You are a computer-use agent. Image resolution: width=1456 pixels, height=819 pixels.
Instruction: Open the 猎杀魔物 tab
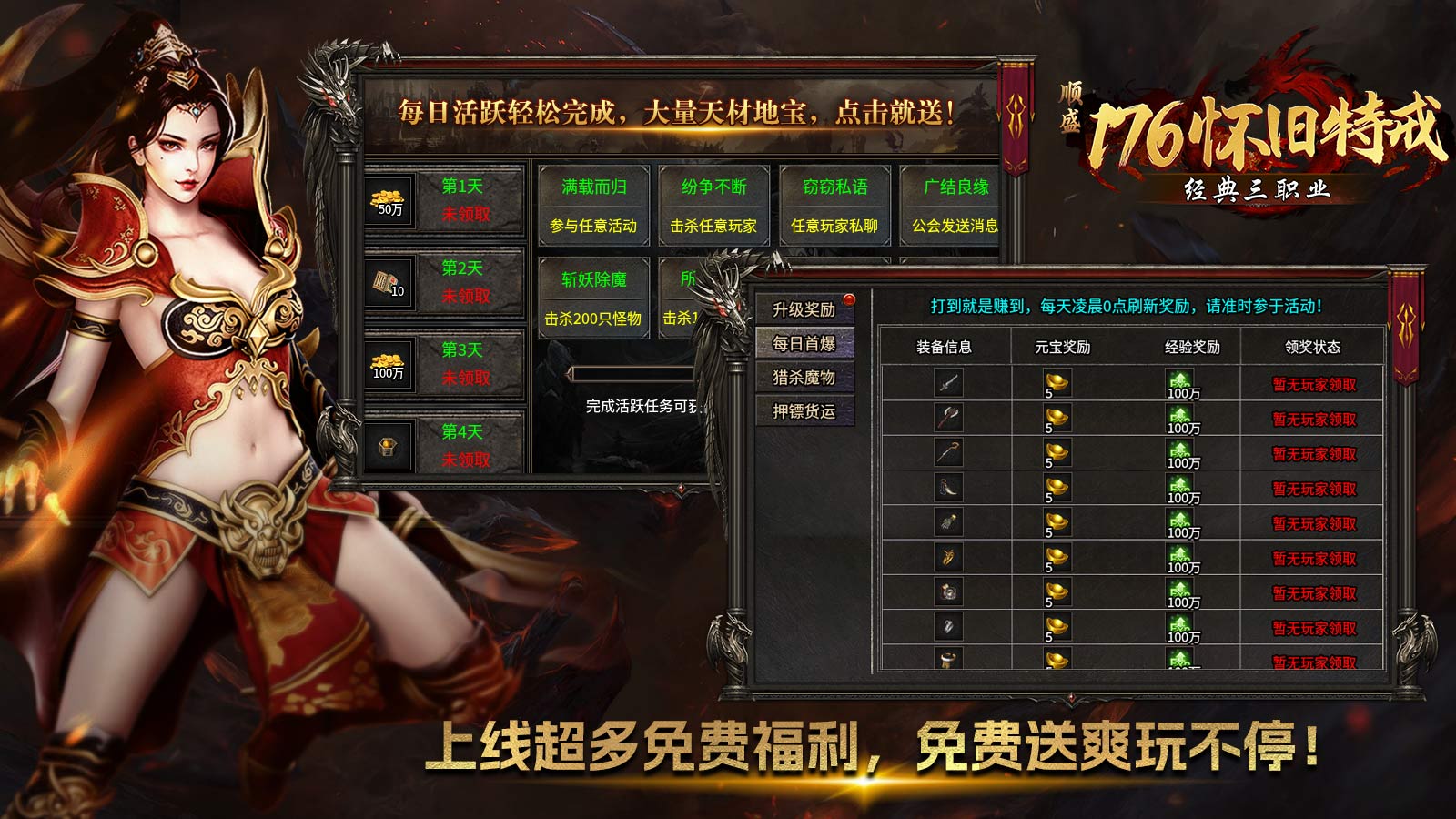[x=804, y=377]
